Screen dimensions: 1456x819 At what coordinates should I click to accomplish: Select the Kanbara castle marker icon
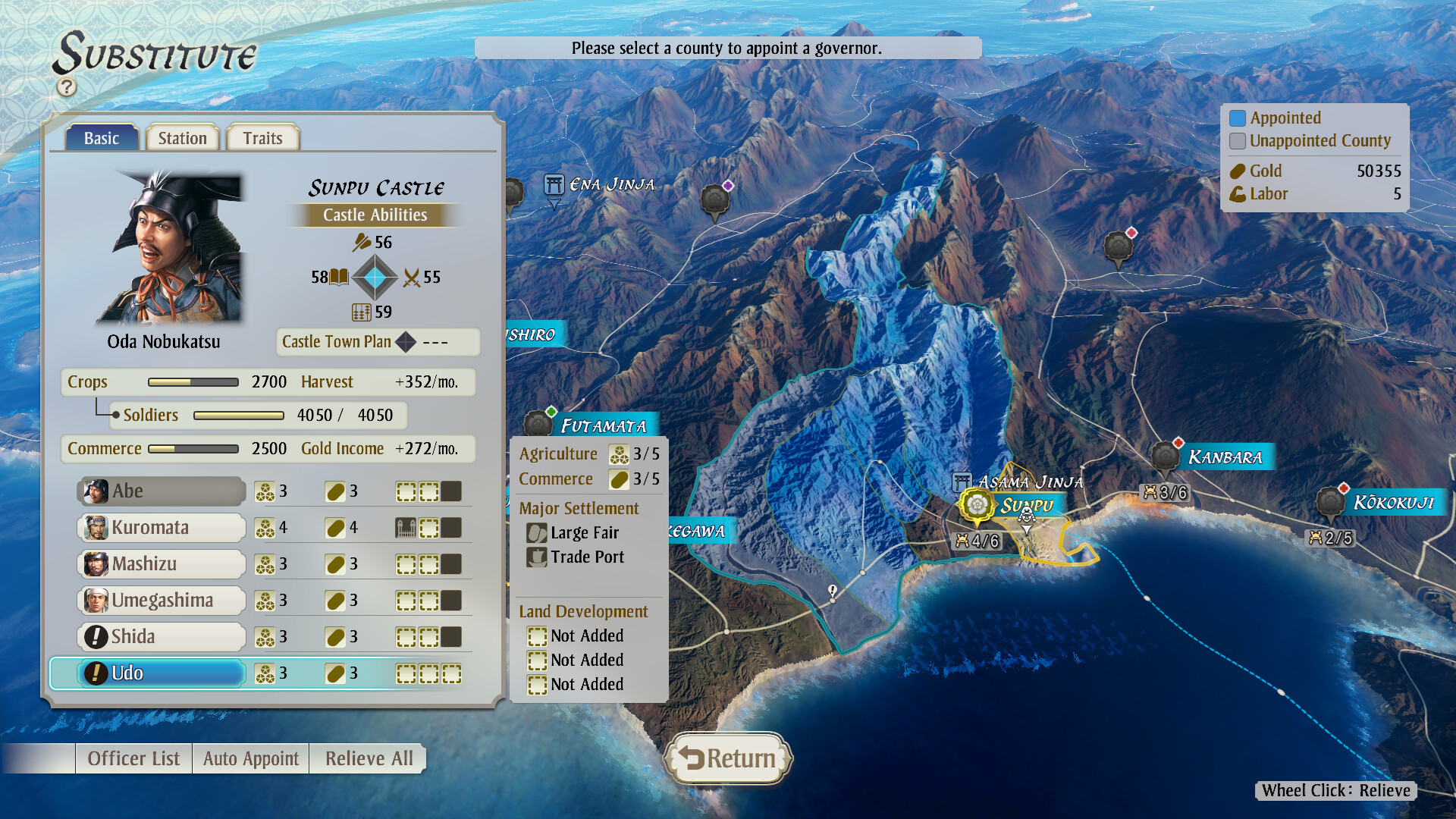tap(1164, 457)
